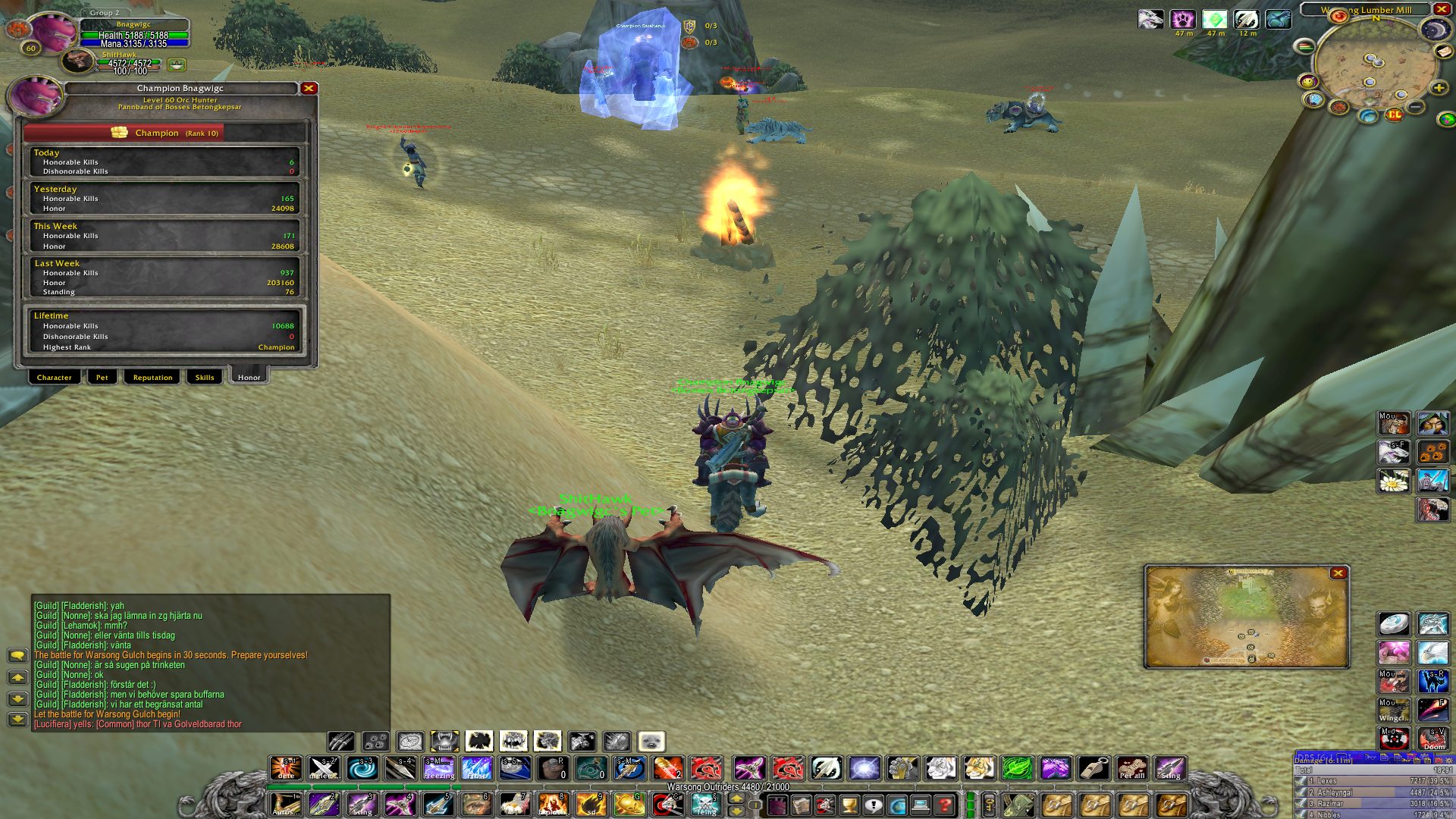Close the Champion Bnagwigc character panel

(309, 89)
